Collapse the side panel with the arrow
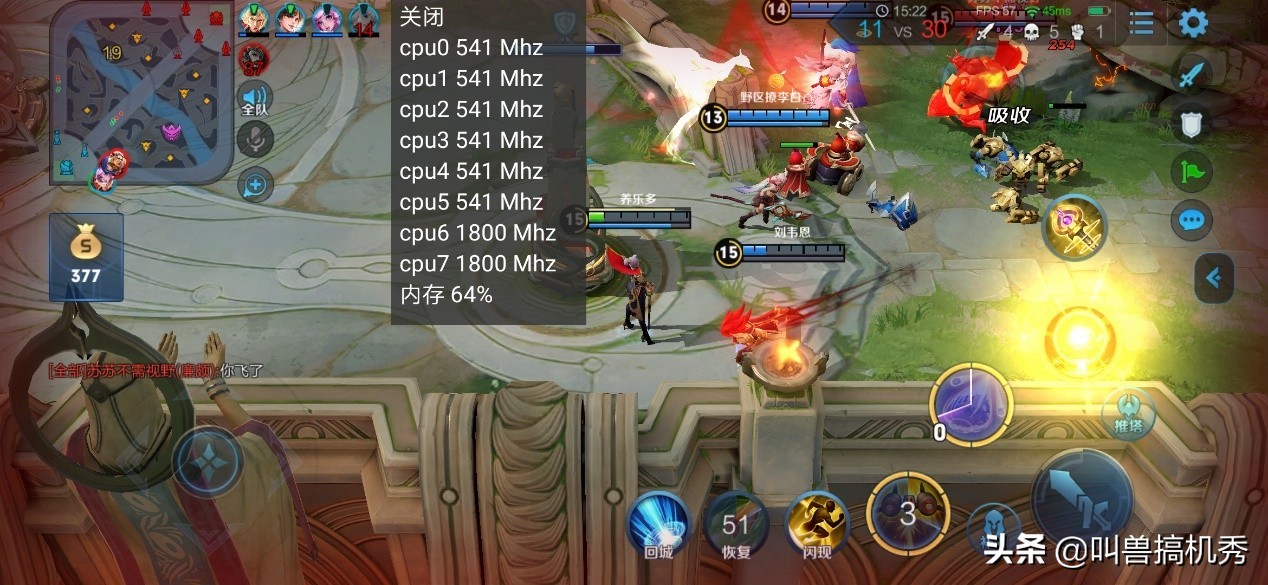The height and width of the screenshot is (585, 1268). pos(1214,277)
